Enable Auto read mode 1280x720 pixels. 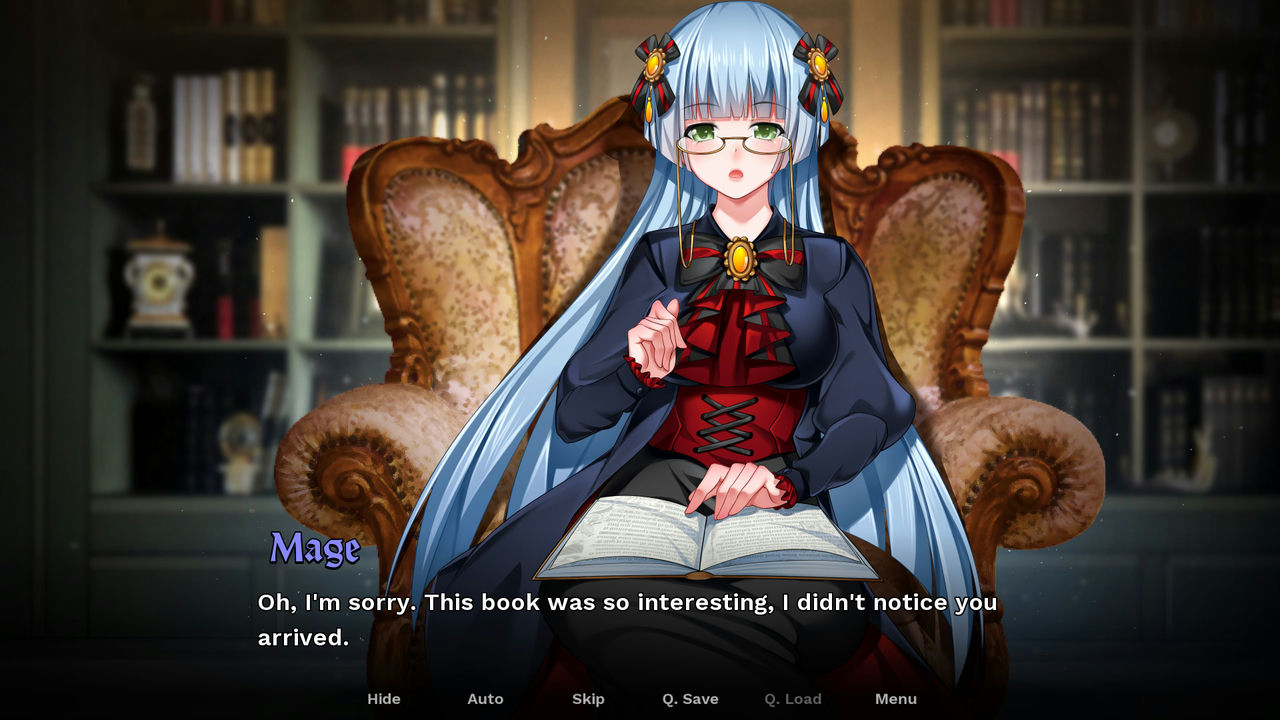[485, 699]
